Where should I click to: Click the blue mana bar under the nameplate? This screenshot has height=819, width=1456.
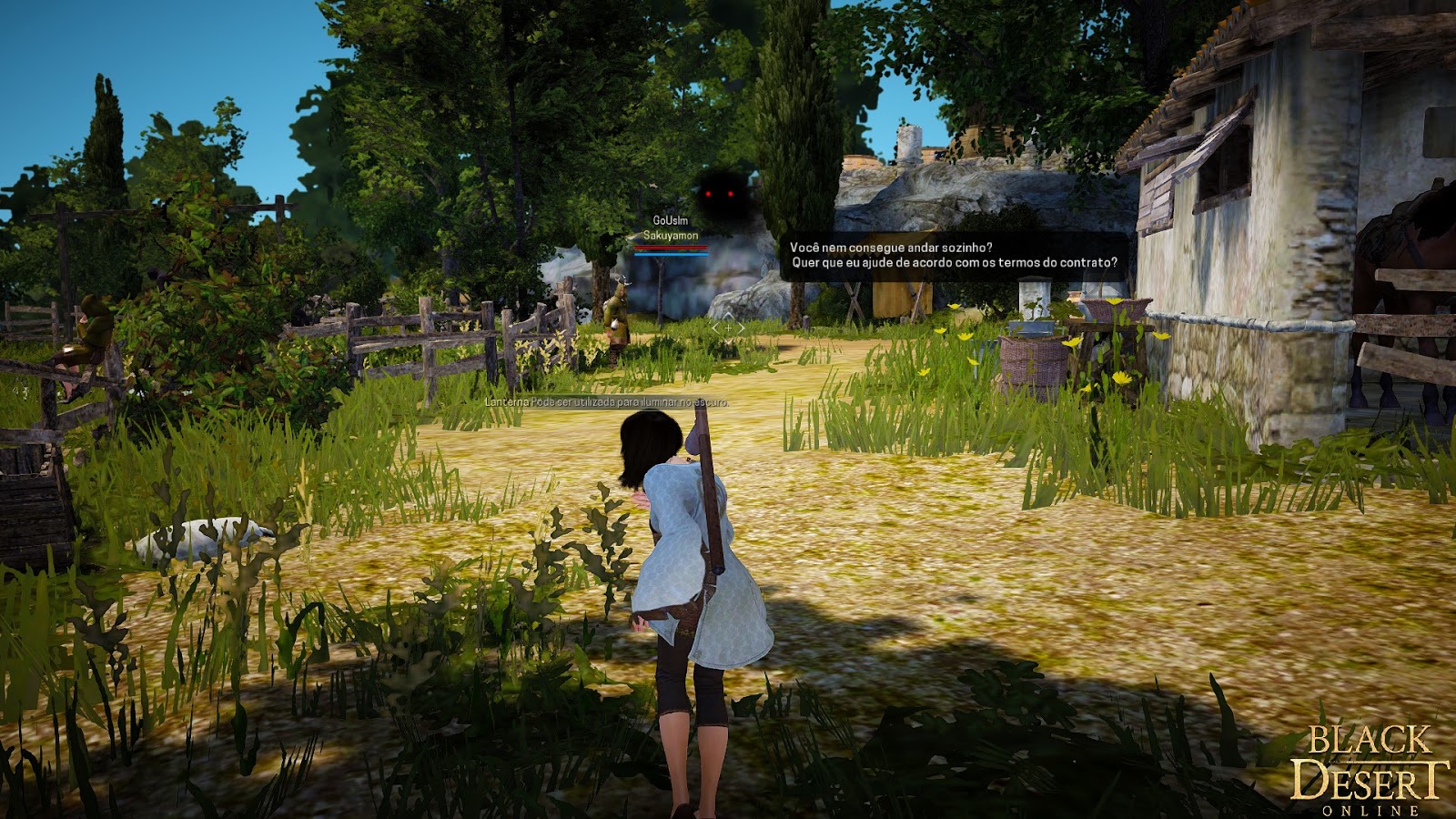pos(673,257)
